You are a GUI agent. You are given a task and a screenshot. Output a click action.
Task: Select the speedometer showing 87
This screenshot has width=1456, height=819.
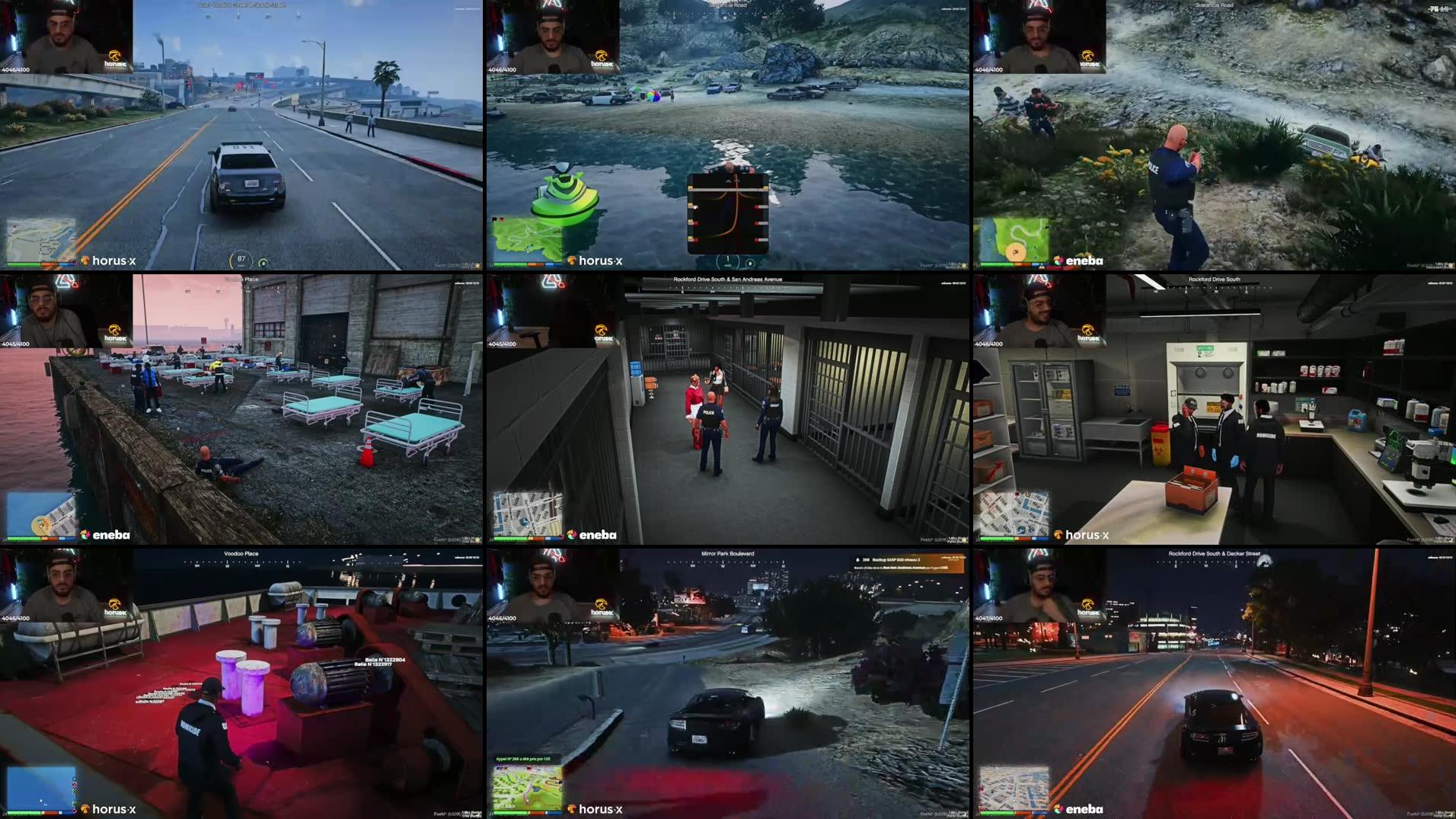click(x=241, y=258)
